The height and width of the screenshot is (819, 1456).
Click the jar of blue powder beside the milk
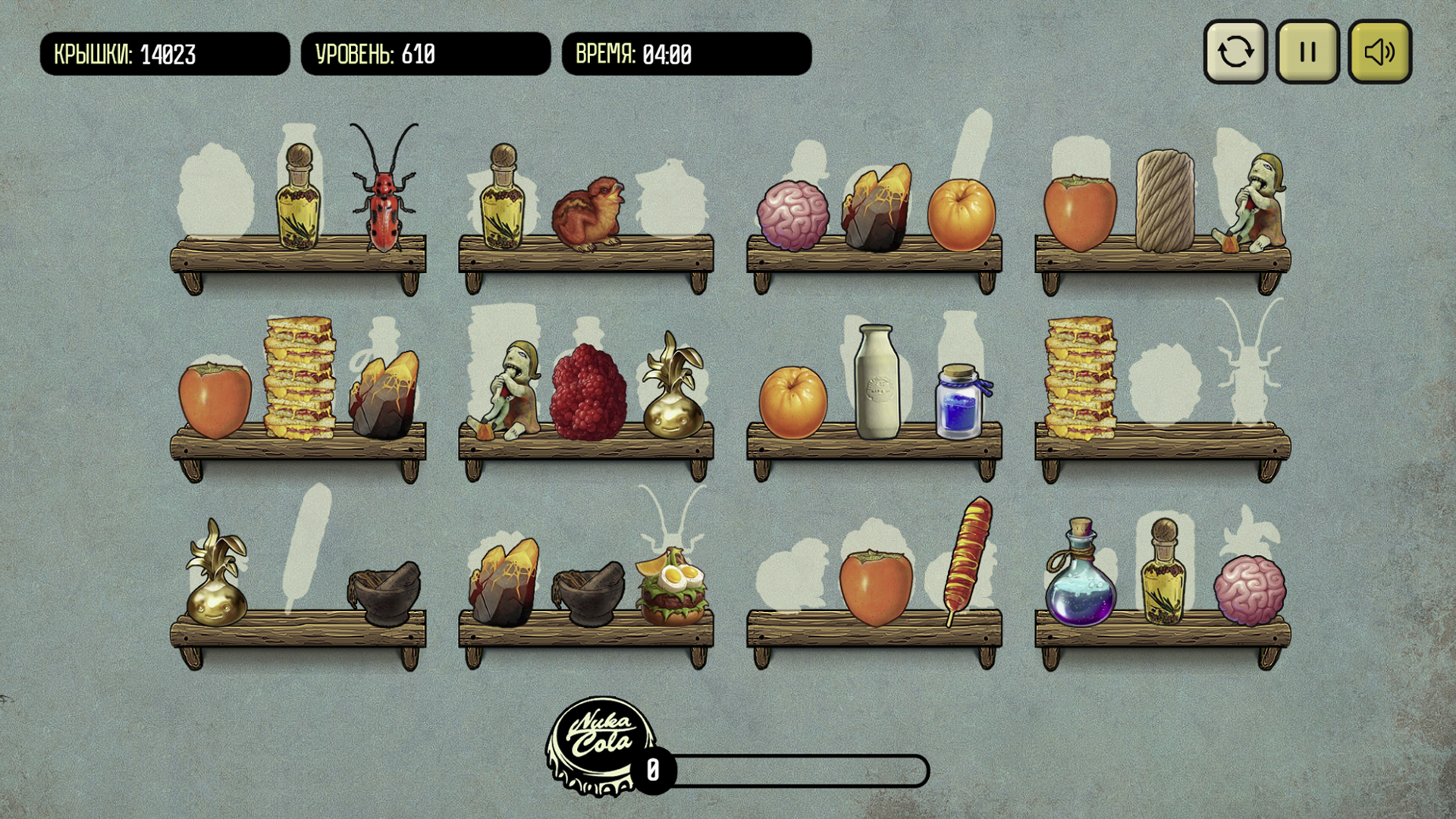(x=959, y=402)
